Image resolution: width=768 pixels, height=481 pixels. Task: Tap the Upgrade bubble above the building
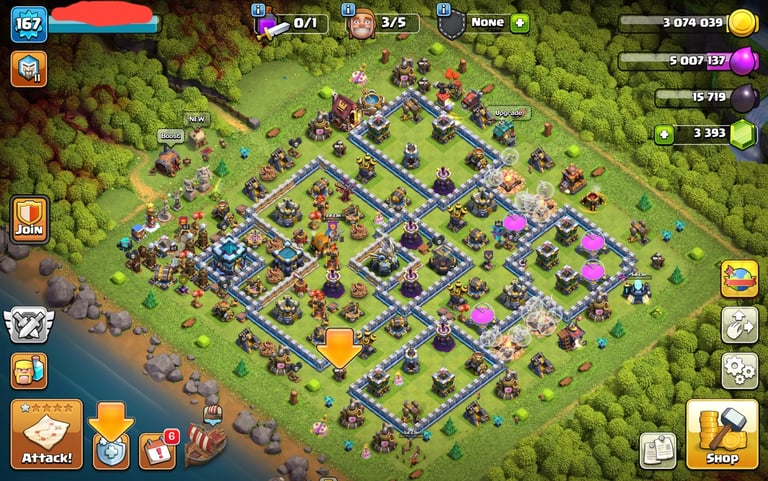point(509,113)
